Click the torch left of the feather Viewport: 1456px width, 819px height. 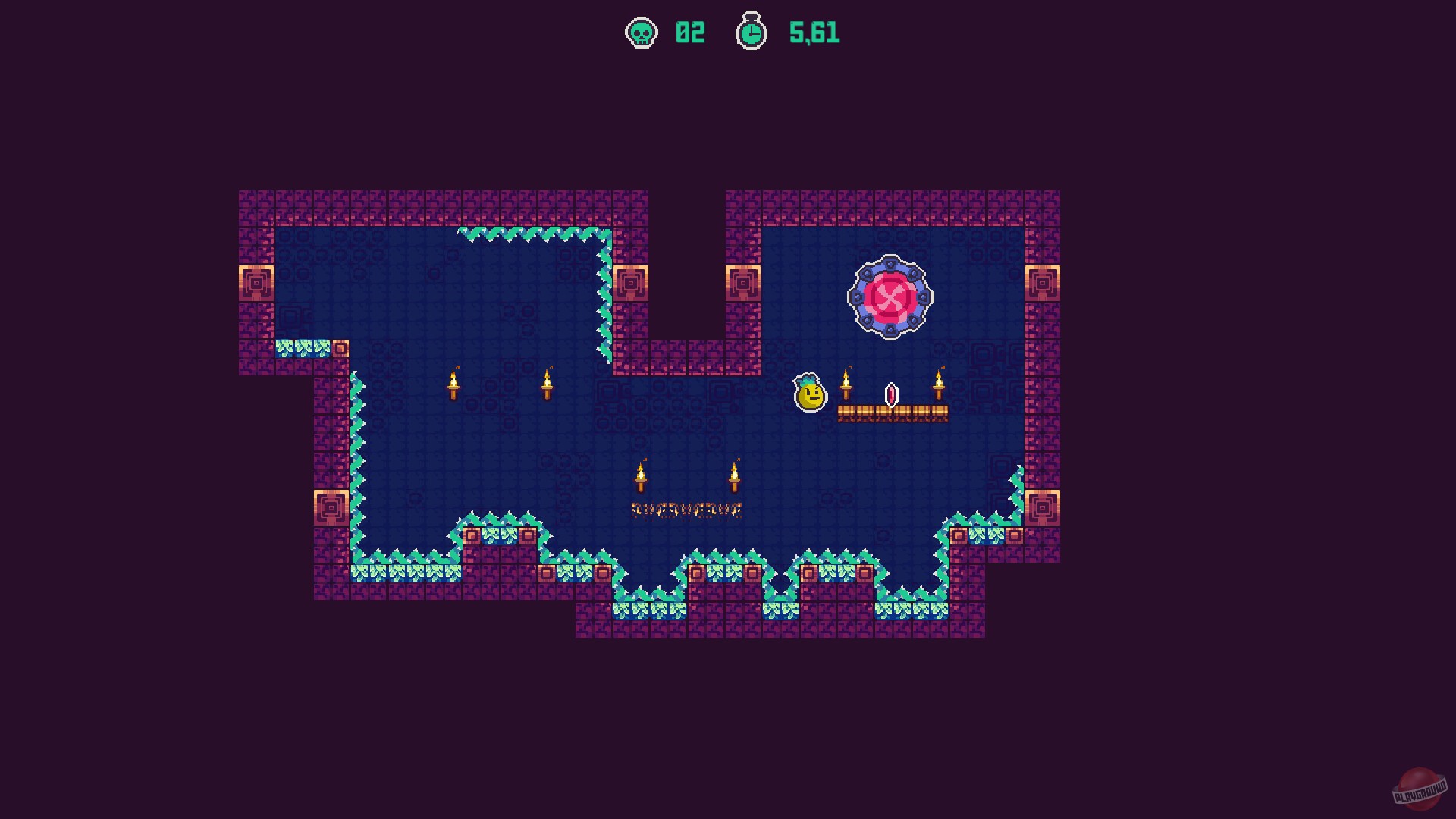click(847, 384)
